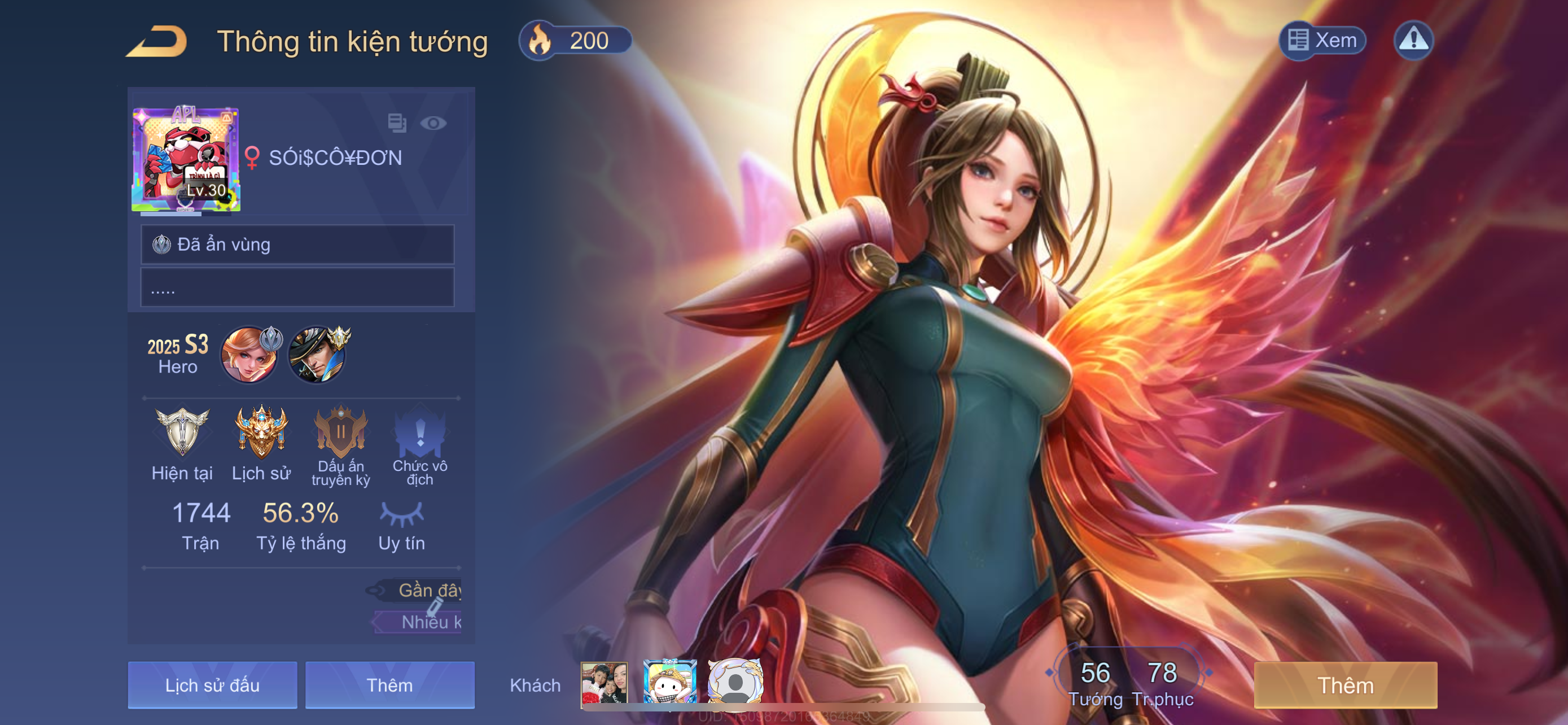Select the hidden region field

tap(297, 244)
